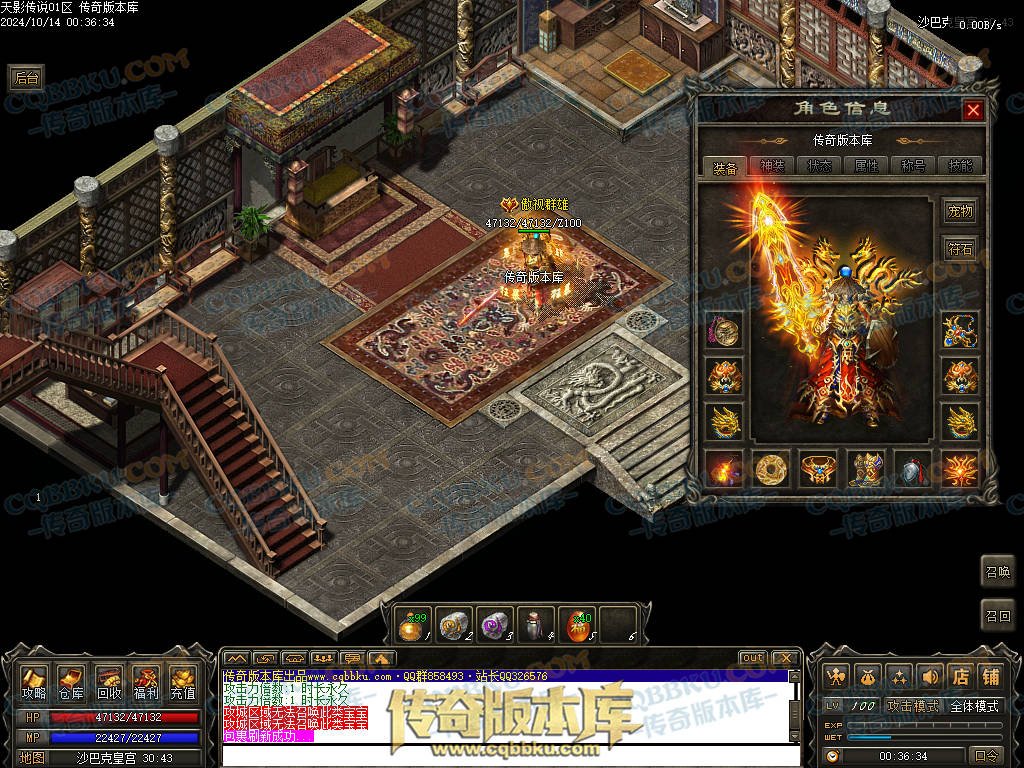Open the 回收 recycle menu
Image resolution: width=1024 pixels, height=768 pixels.
click(109, 682)
